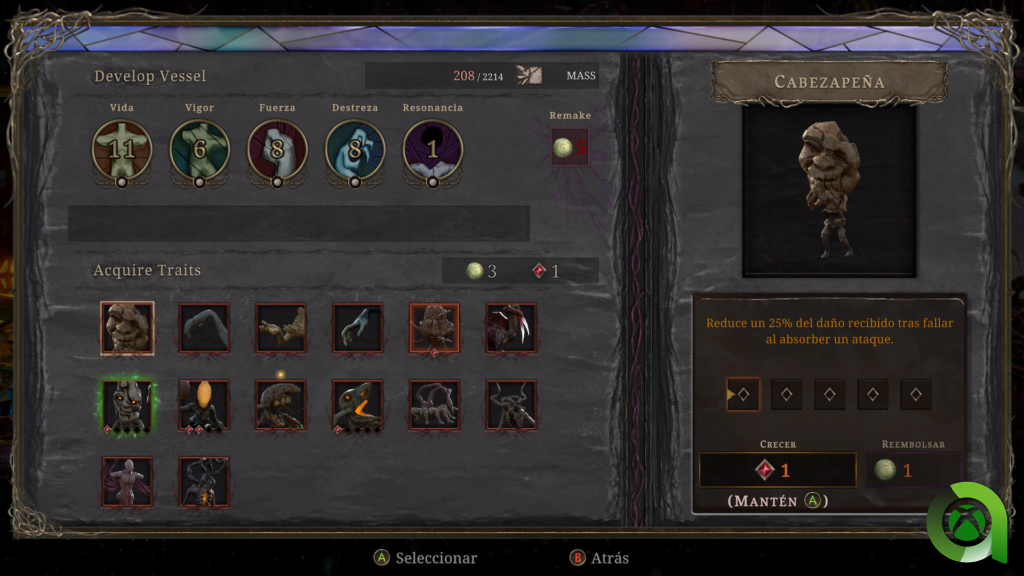Screen dimensions: 1024x576
Task: Pick the orange-beaked bird creature trait
Action: pos(358,405)
